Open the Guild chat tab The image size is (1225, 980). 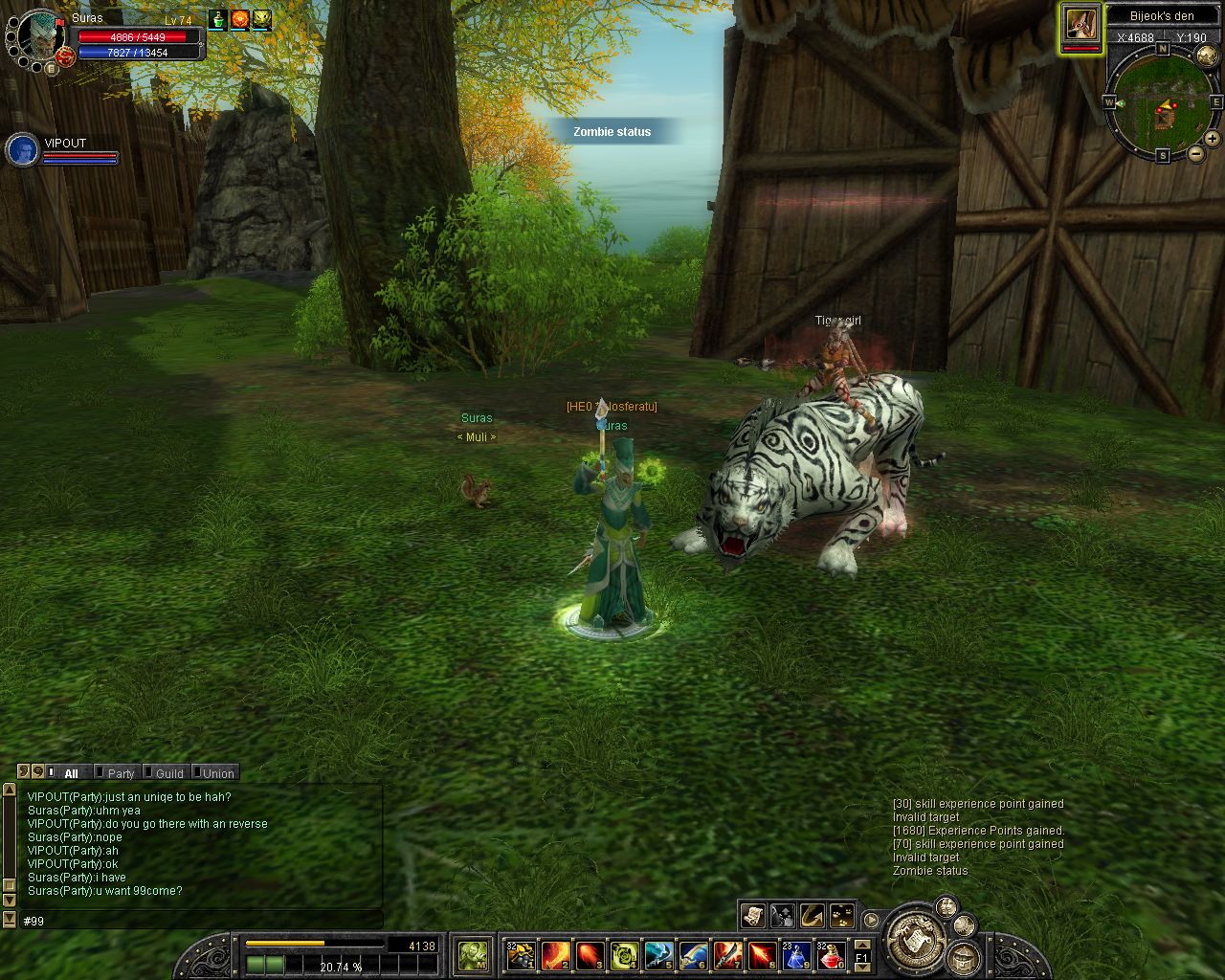click(168, 773)
